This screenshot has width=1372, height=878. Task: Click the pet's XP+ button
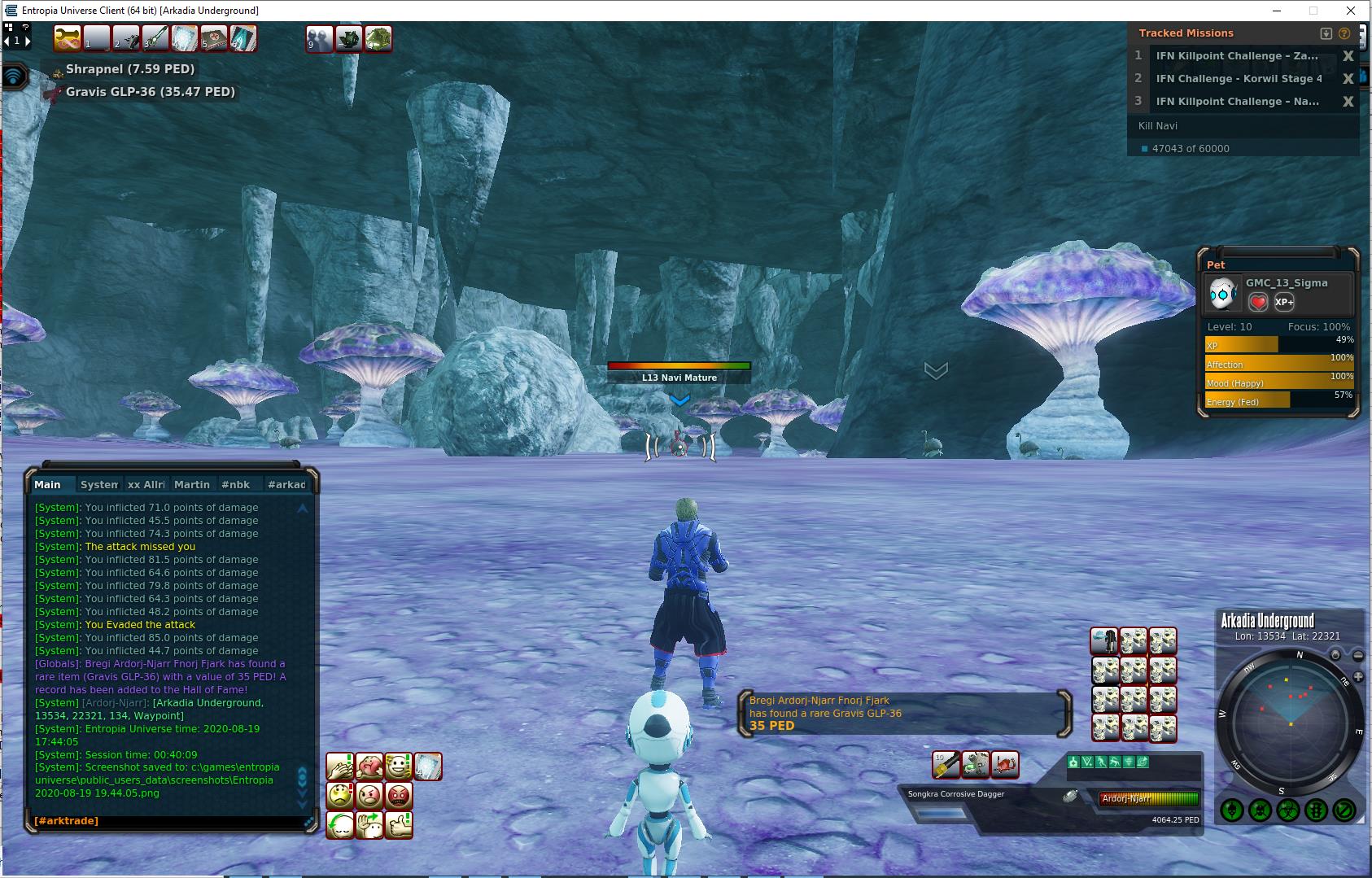[1284, 302]
